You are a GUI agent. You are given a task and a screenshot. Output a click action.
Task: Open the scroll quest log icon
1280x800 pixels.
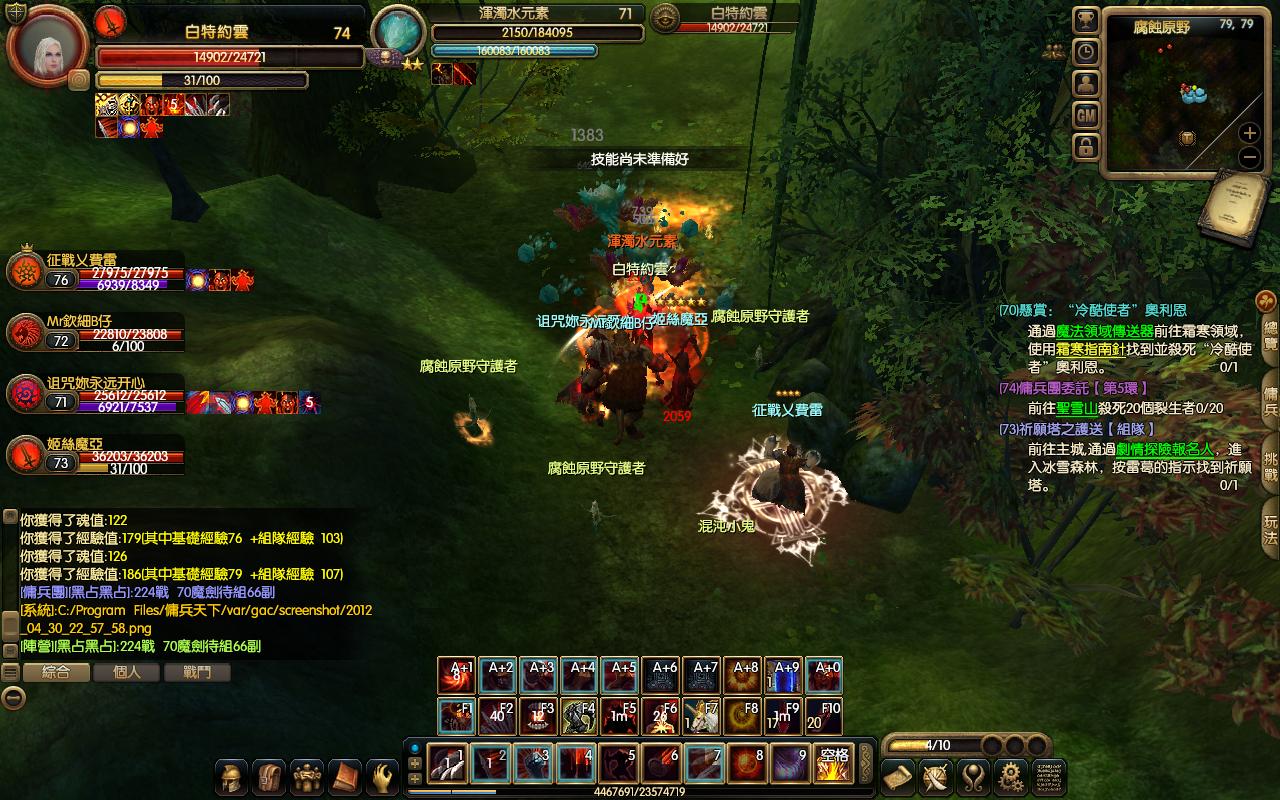pos(898,777)
